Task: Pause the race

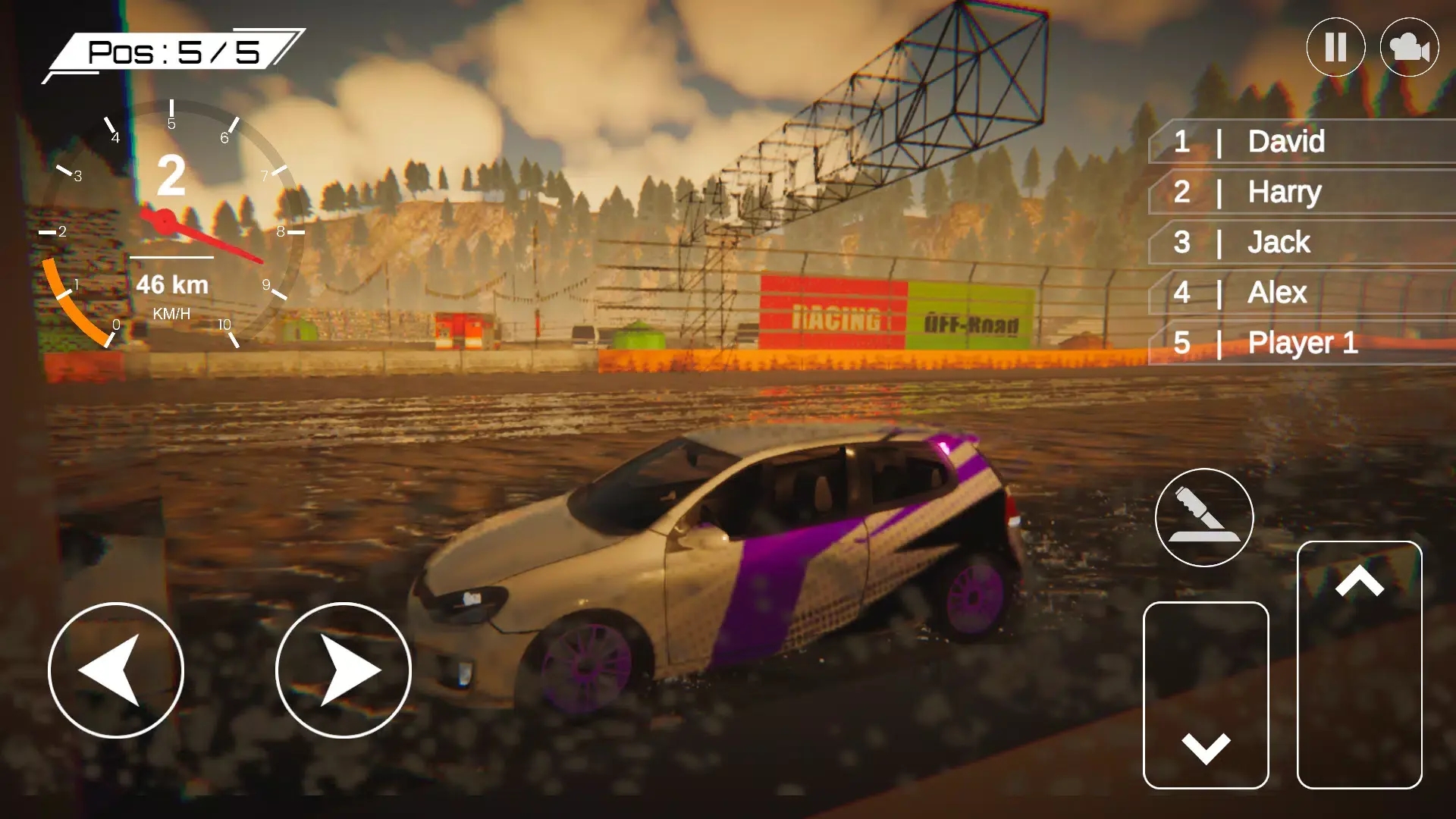Action: pyautogui.click(x=1335, y=47)
